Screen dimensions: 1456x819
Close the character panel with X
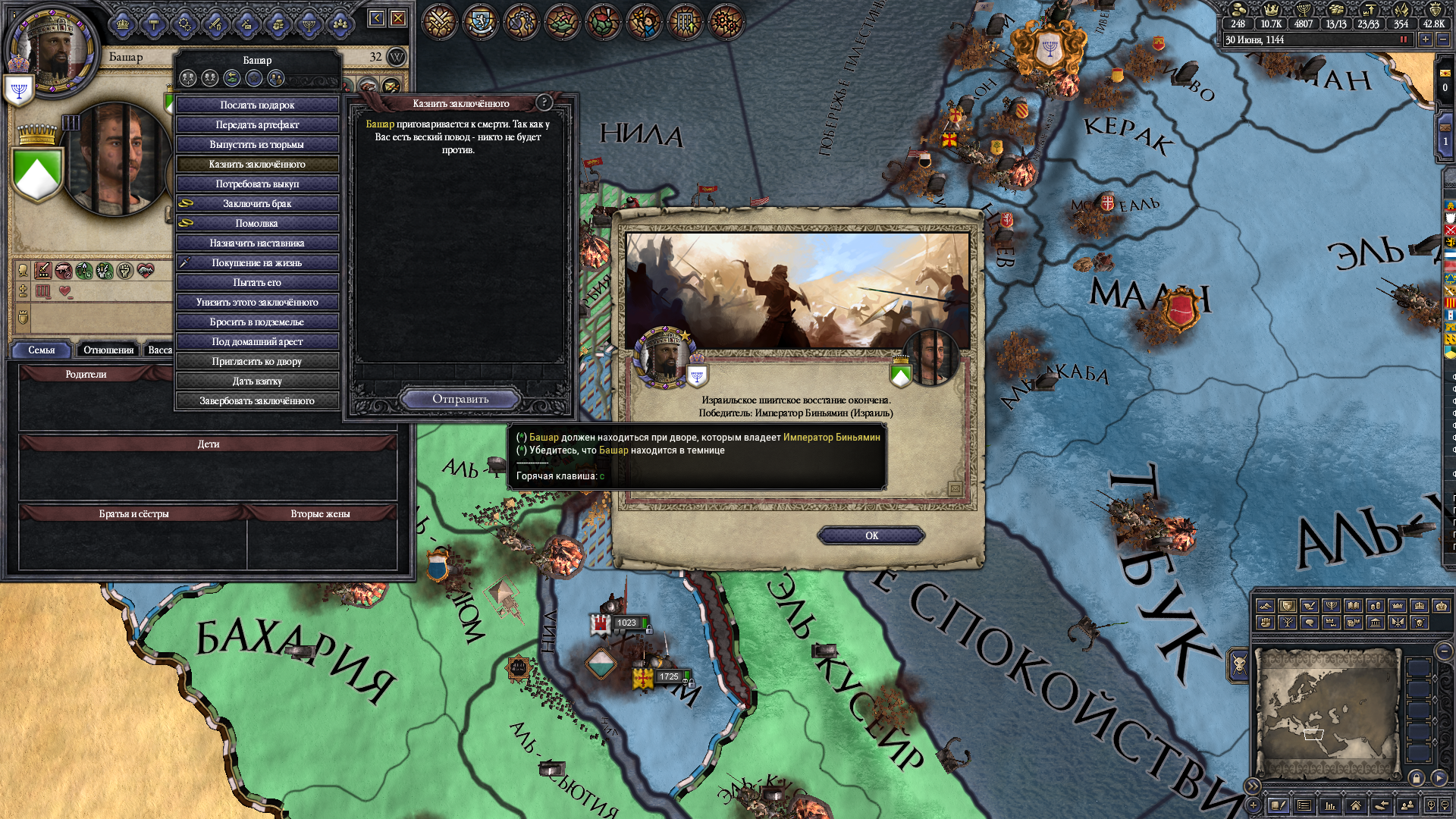[x=398, y=18]
